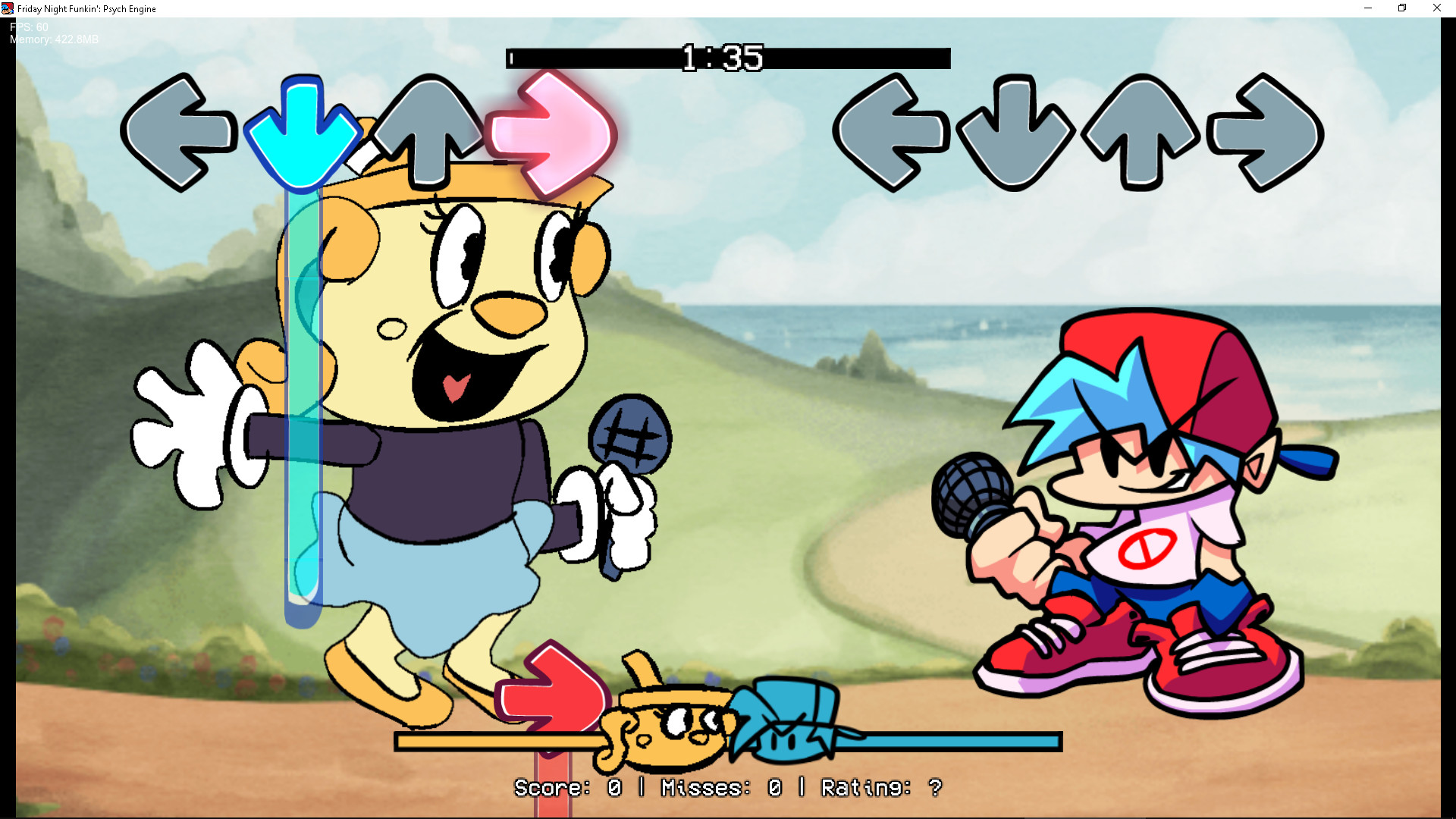This screenshot has height=819, width=1456.
Task: Click the Memory usage readout
Action: (52, 39)
